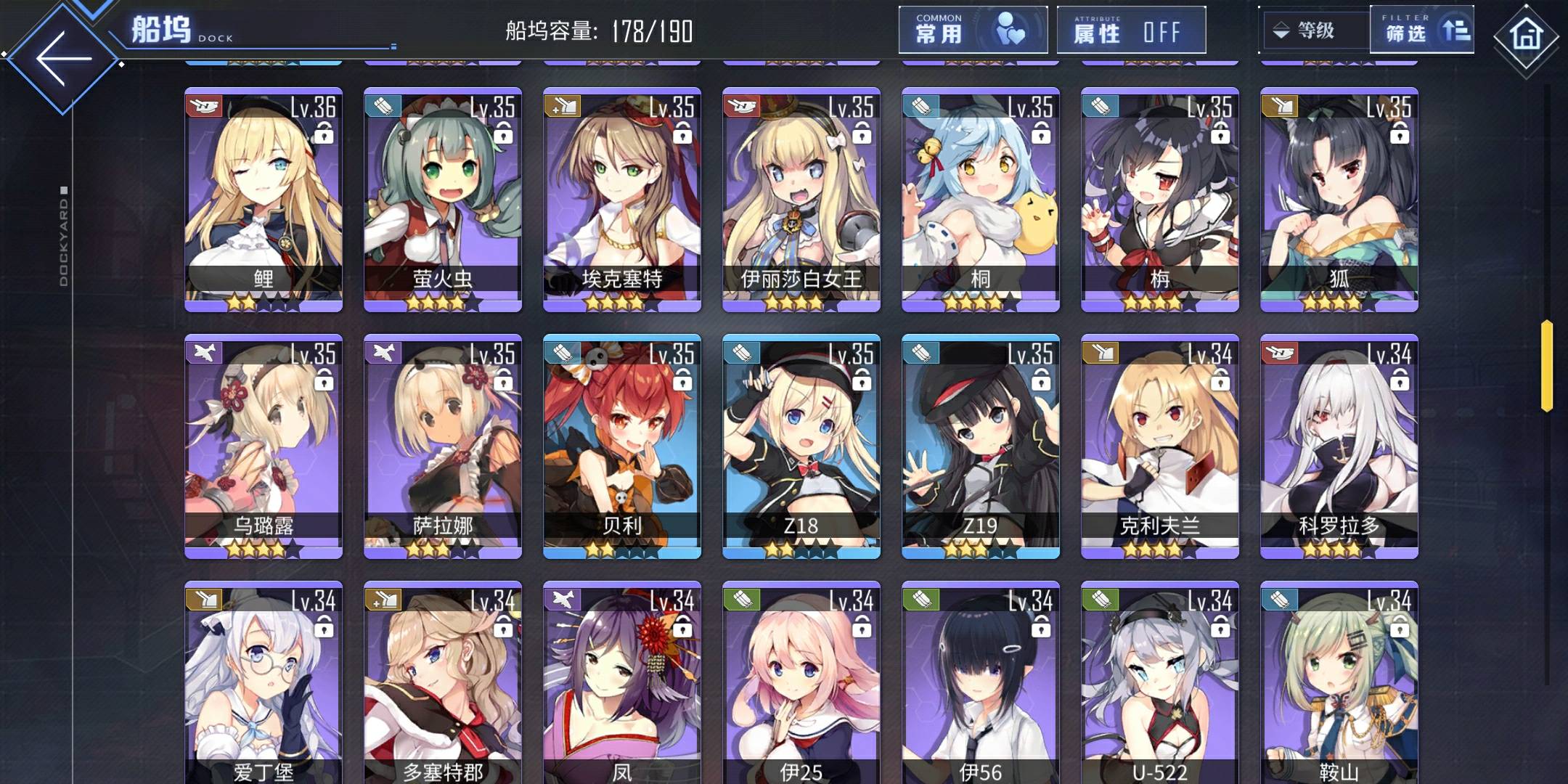Pick the 埃克塞特 ship card
The height and width of the screenshot is (784, 1568).
622,200
